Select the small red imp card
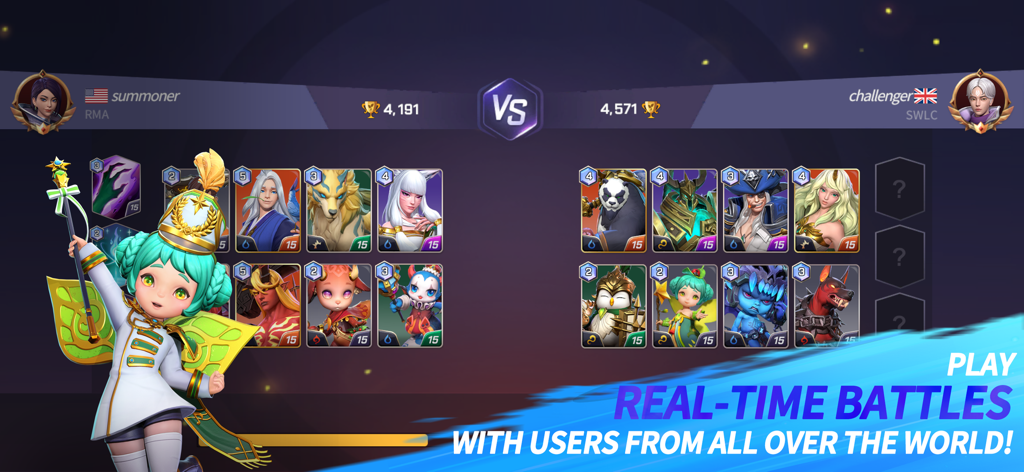 pos(338,306)
